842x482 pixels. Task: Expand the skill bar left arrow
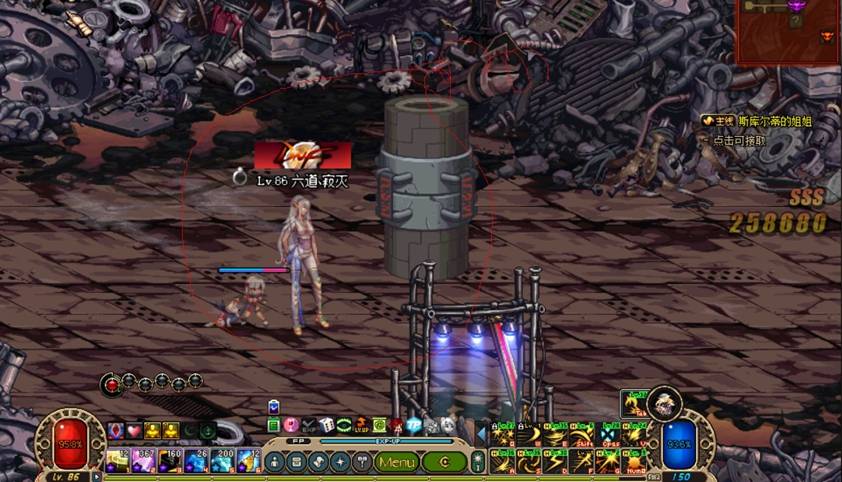479,433
